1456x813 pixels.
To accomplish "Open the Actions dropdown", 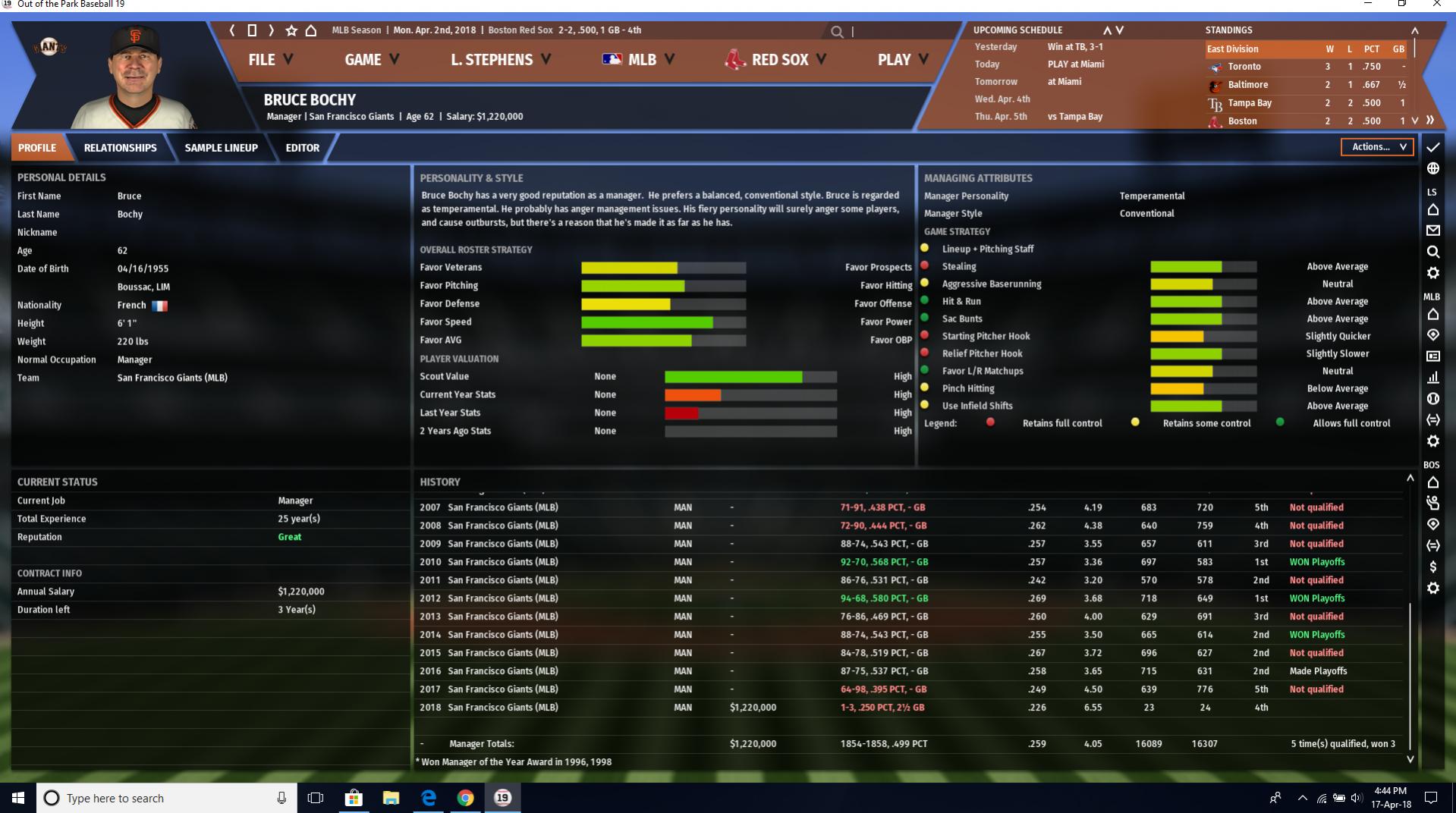I will tap(1376, 147).
